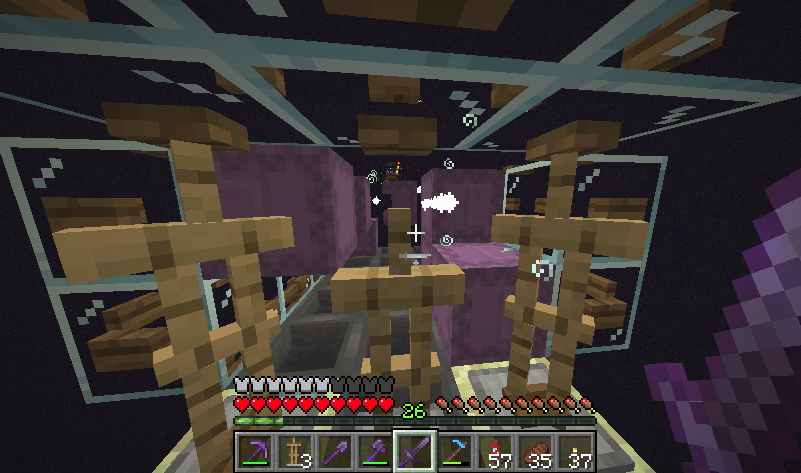Choose the firework rocket stack slot
This screenshot has height=473, width=801.
click(x=494, y=452)
